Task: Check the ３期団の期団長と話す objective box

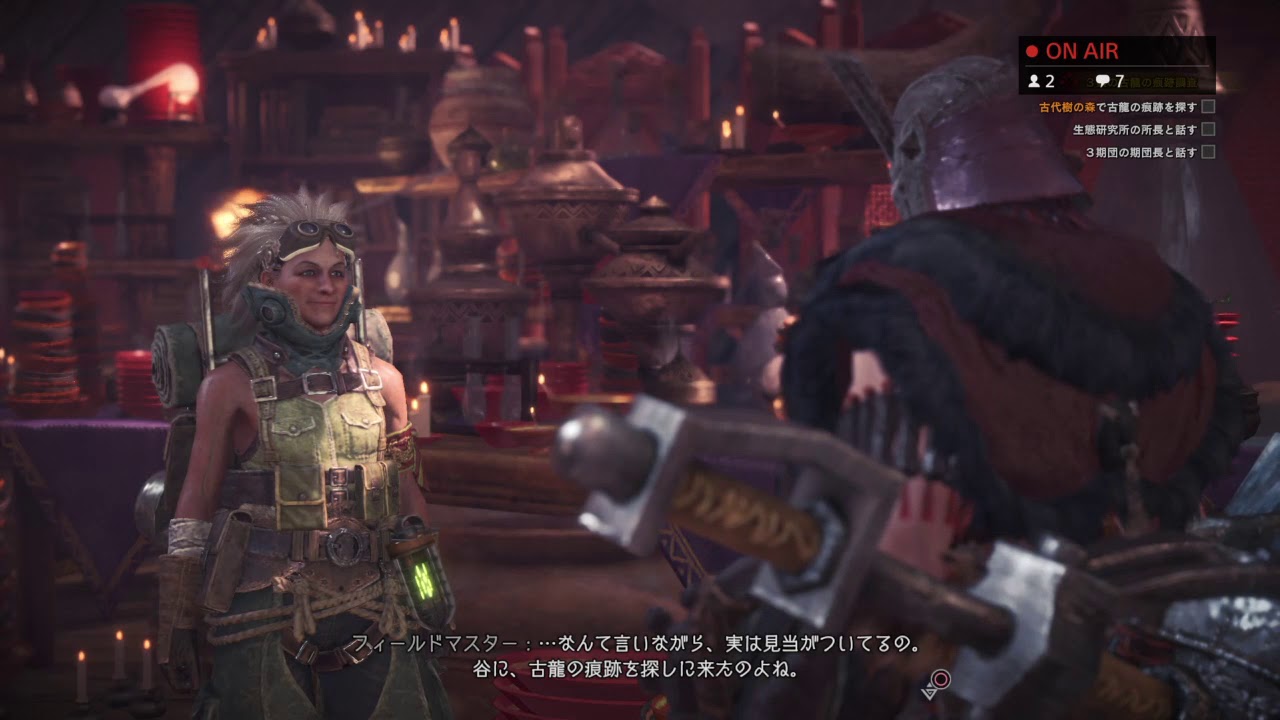Action: [1208, 152]
